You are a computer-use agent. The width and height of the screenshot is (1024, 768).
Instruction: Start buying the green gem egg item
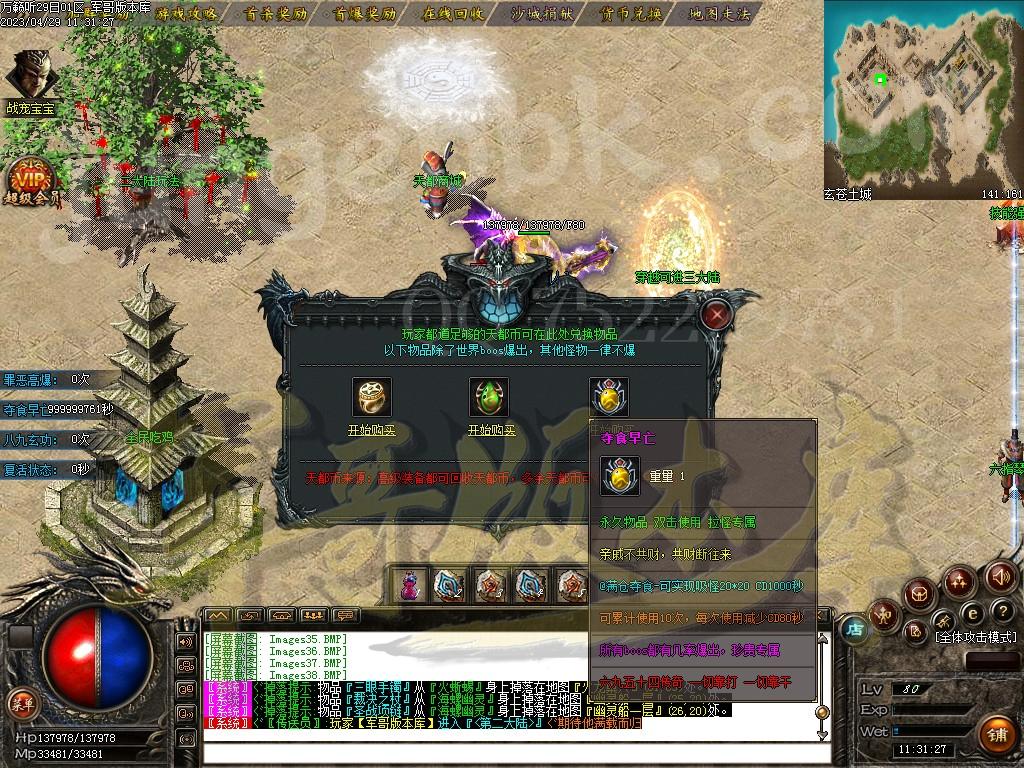click(490, 429)
